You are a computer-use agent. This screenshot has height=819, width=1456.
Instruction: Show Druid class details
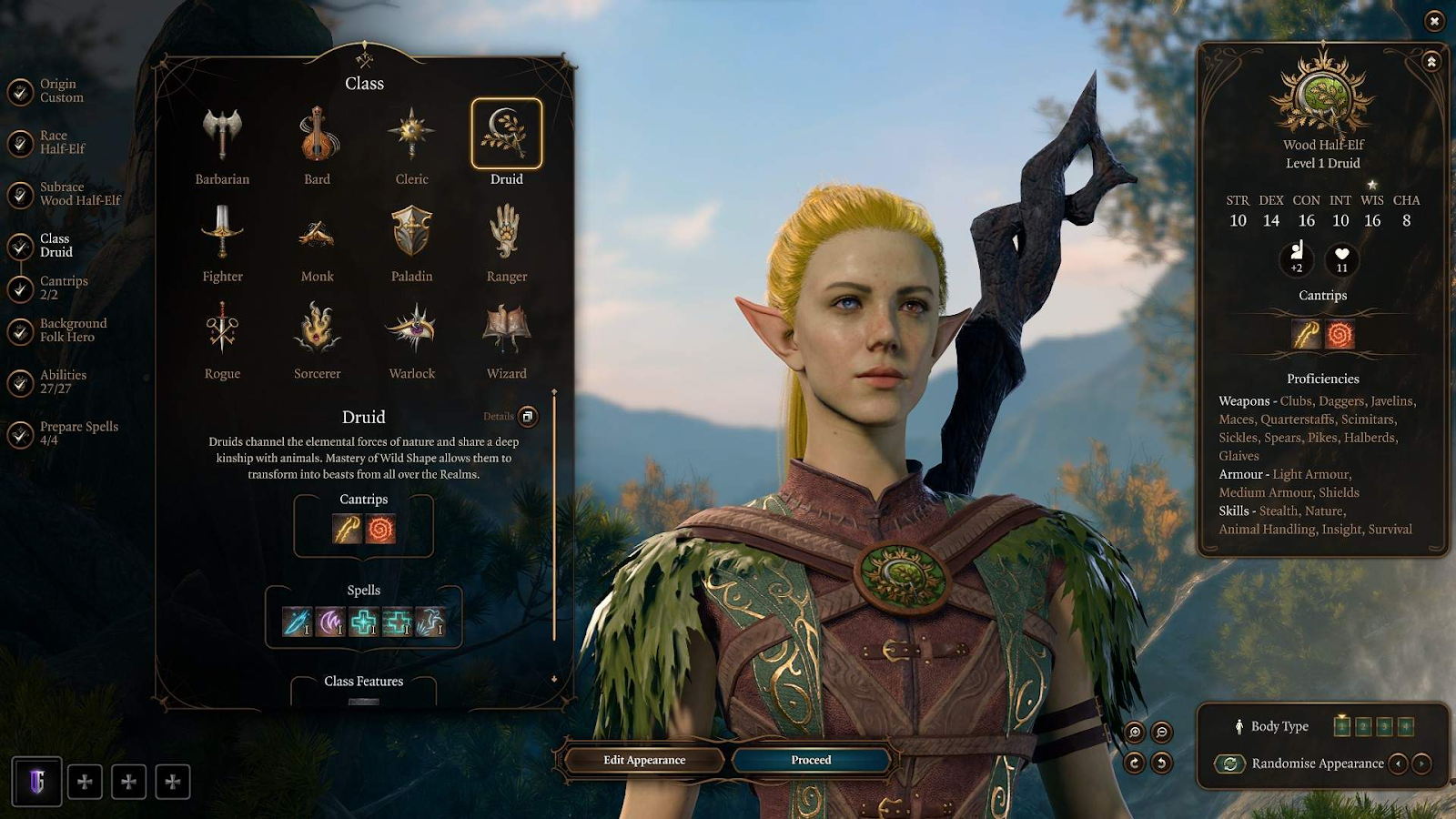(528, 417)
